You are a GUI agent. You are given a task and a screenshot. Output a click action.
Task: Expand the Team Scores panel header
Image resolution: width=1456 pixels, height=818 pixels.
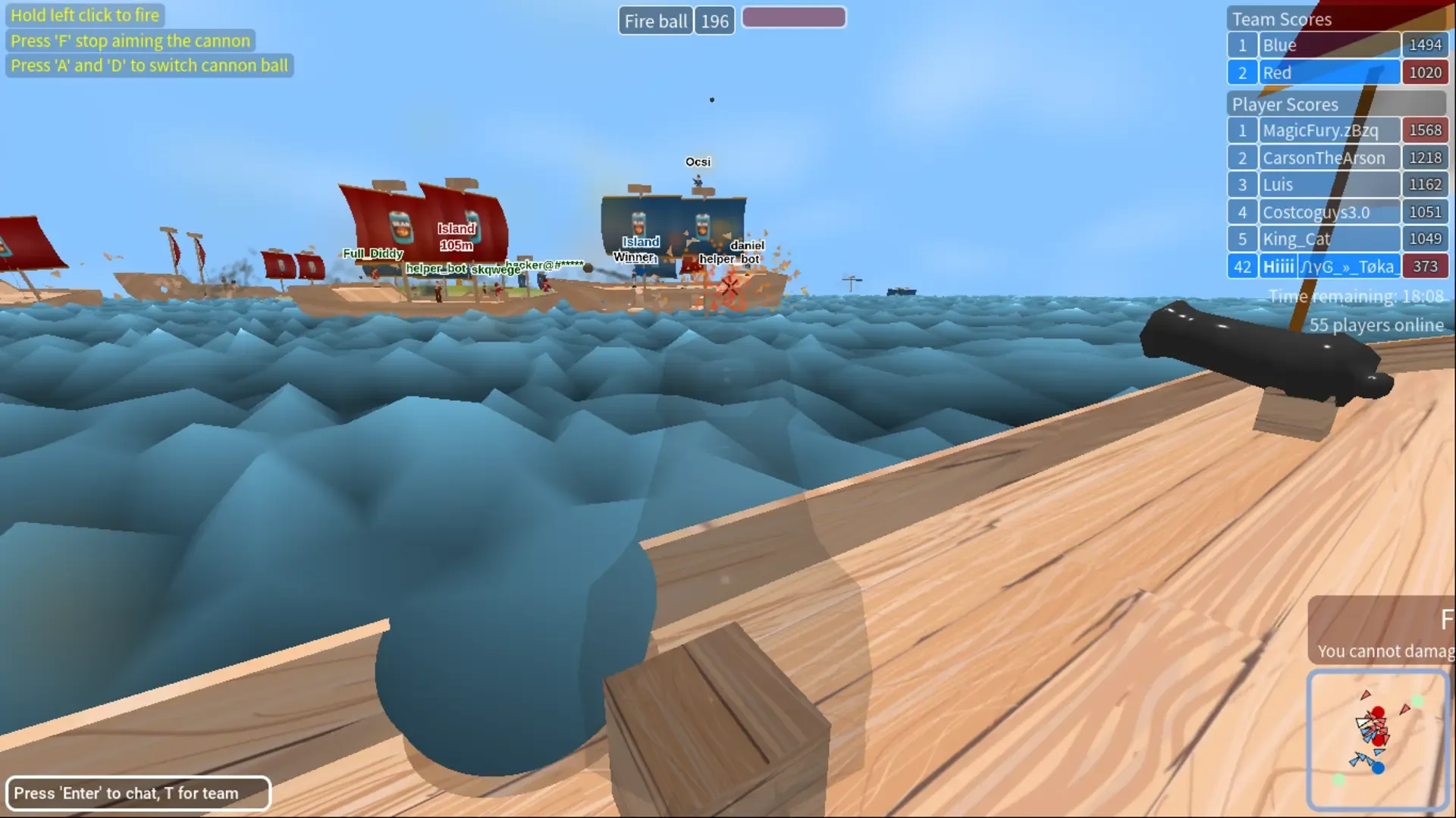(1282, 18)
